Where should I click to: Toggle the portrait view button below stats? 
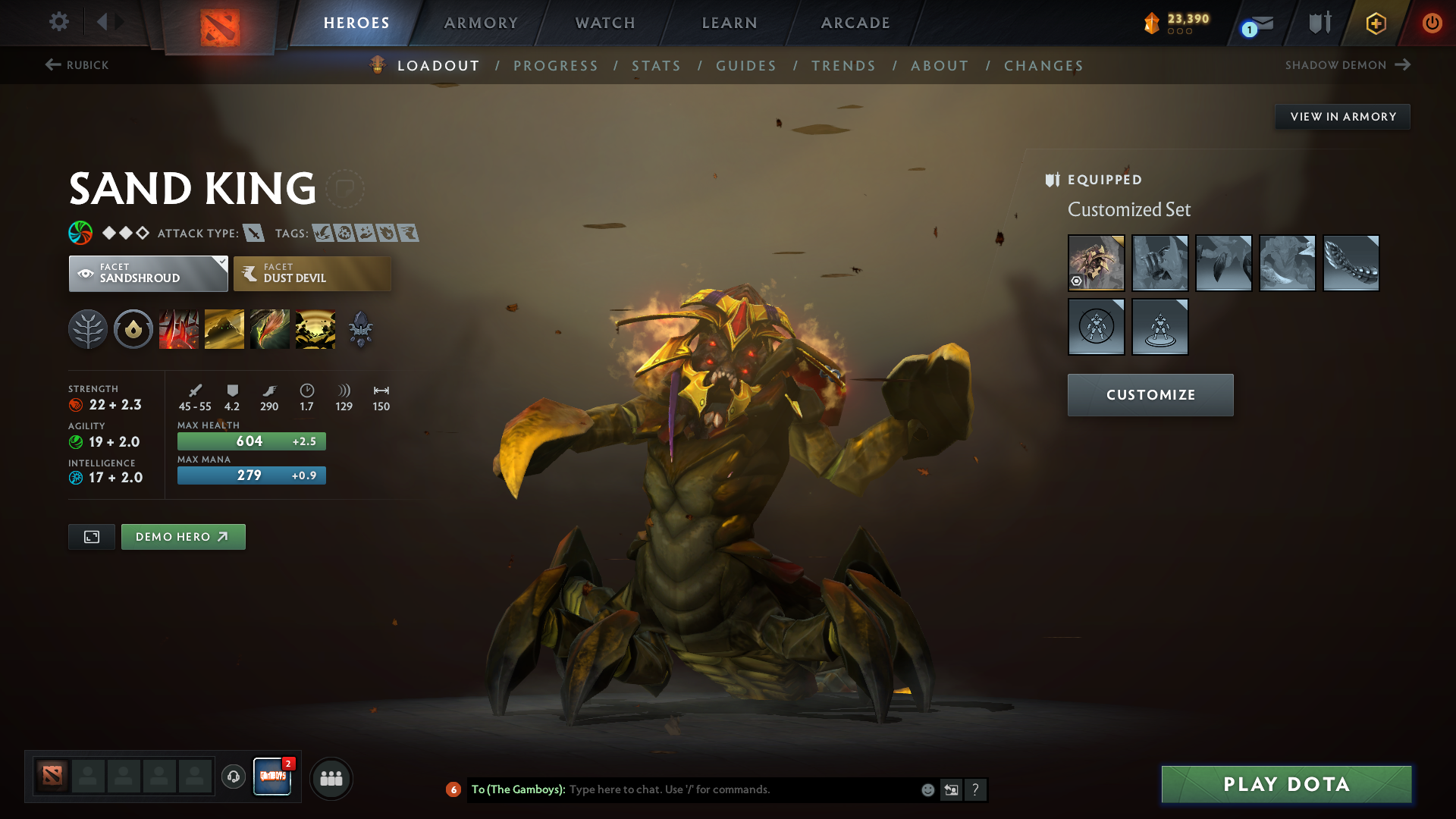tap(91, 536)
